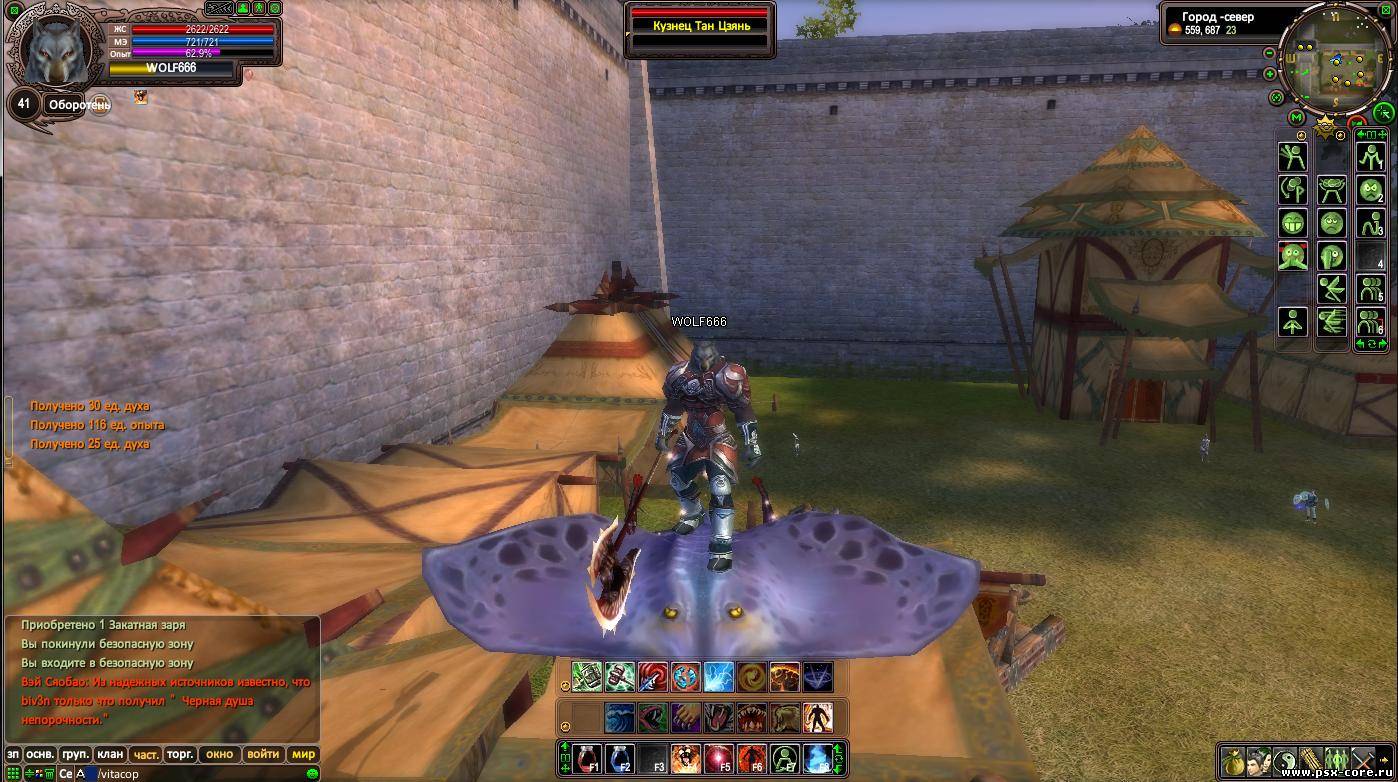The image size is (1398, 782).
Task: Switch to the "клан" chat tab
Action: (x=110, y=754)
